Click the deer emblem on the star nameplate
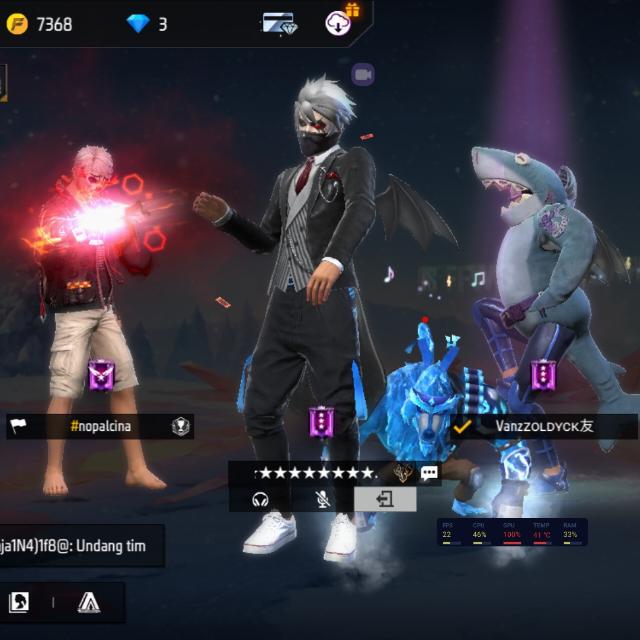Image resolution: width=640 pixels, height=640 pixels. click(x=403, y=473)
